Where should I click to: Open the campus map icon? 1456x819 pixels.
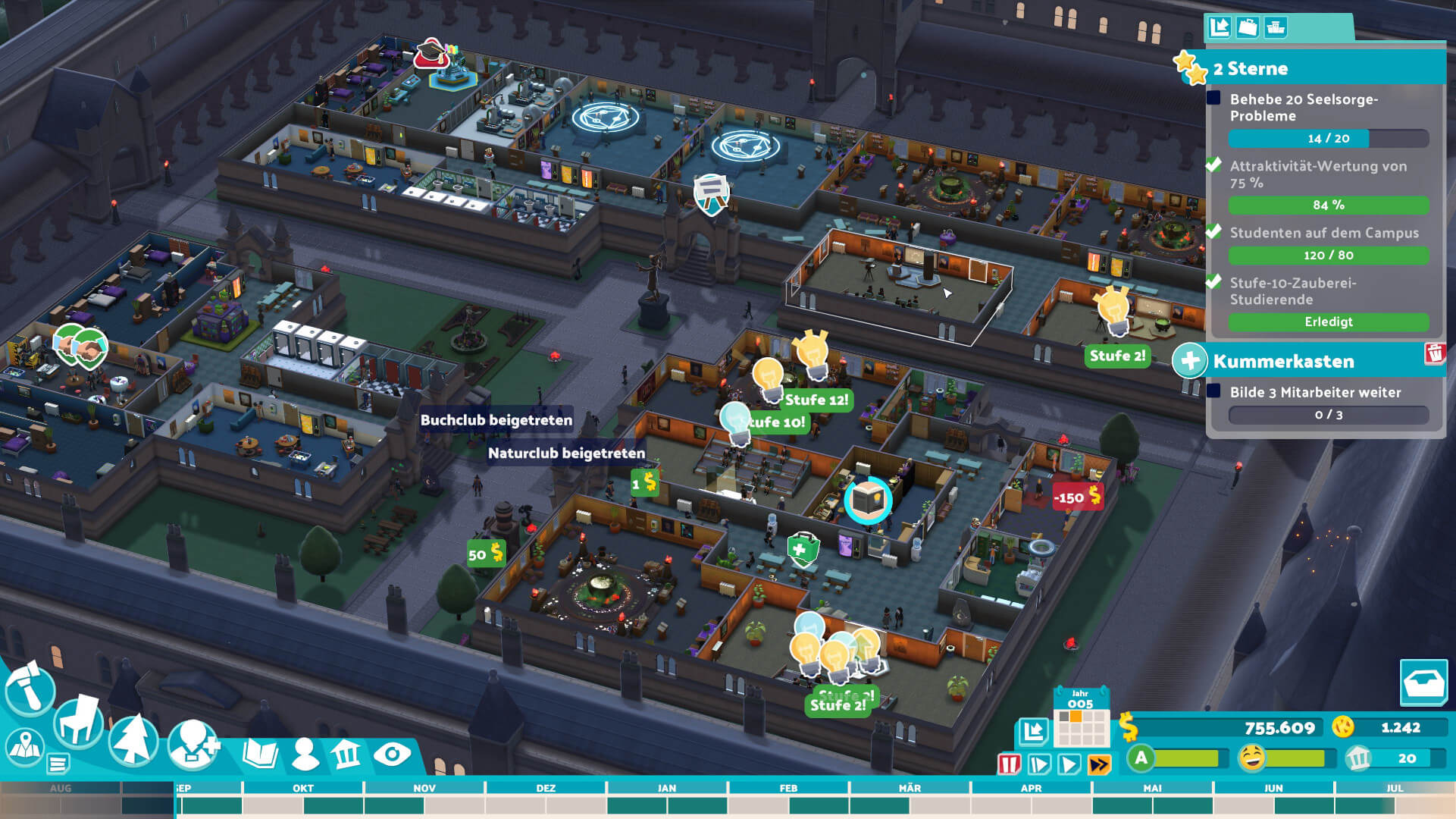[24, 747]
